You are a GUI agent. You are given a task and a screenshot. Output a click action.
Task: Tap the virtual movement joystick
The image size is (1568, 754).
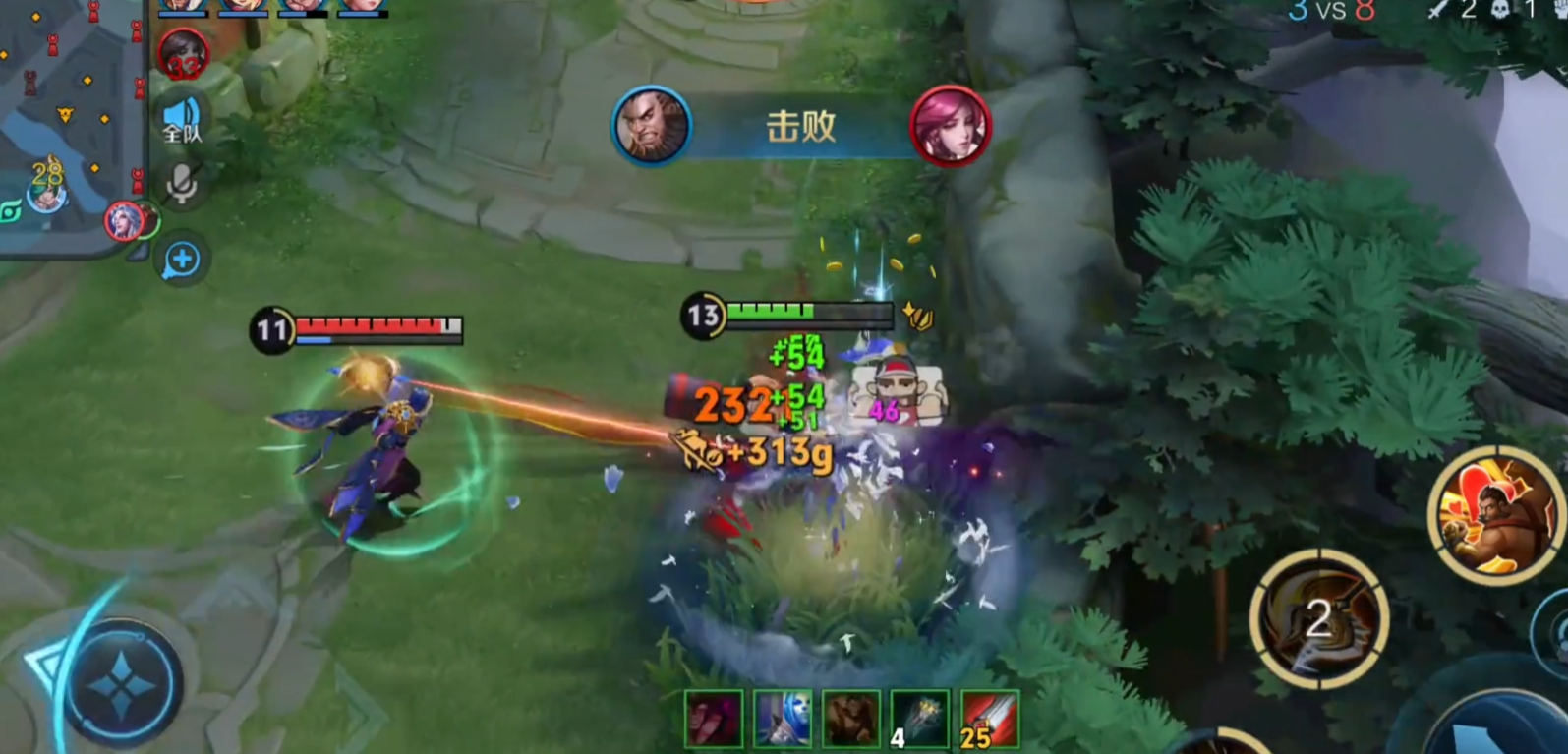click(121, 682)
